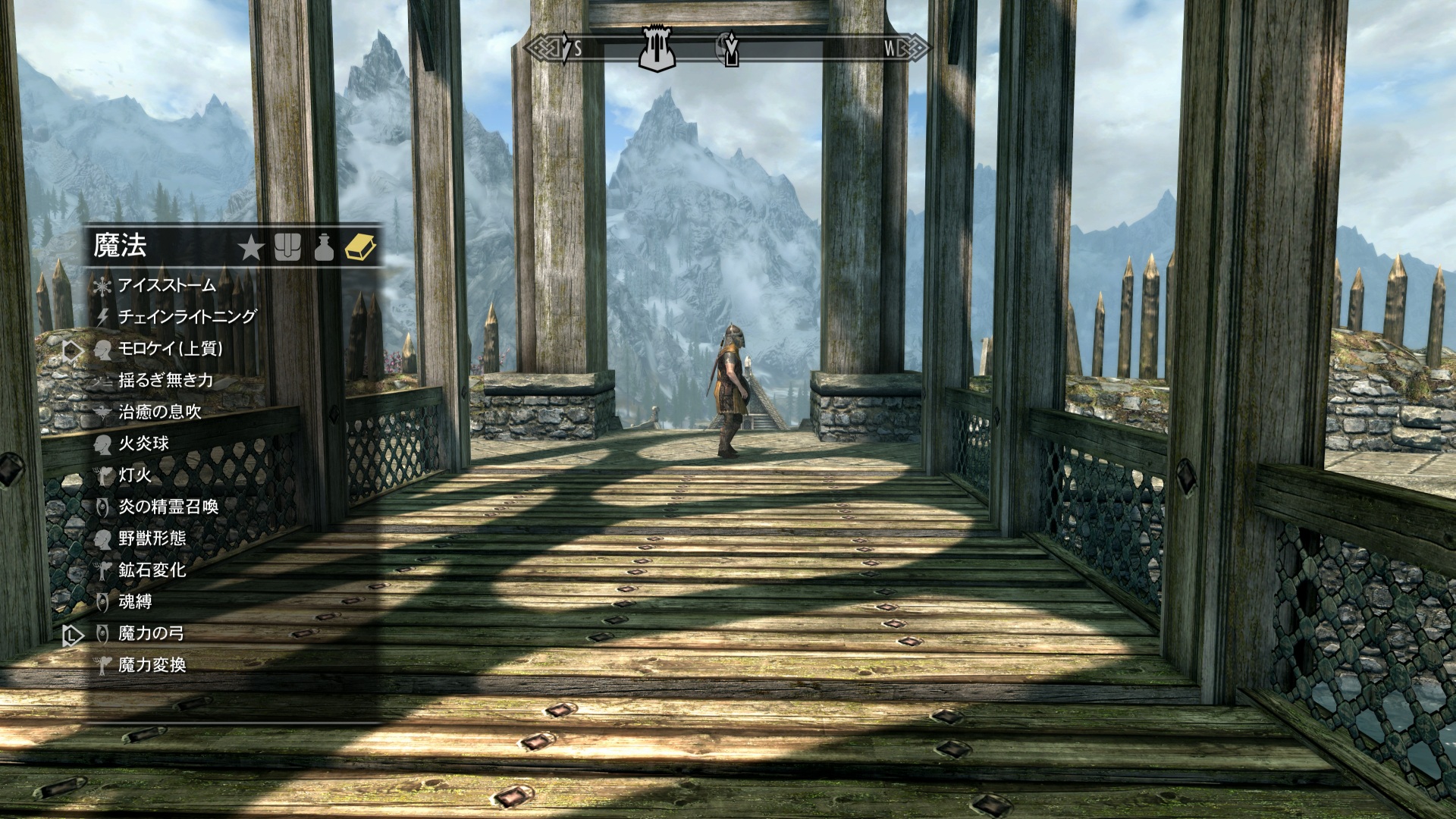Equip the 火炎球 spell
Screen dimensions: 1456x819
(143, 444)
